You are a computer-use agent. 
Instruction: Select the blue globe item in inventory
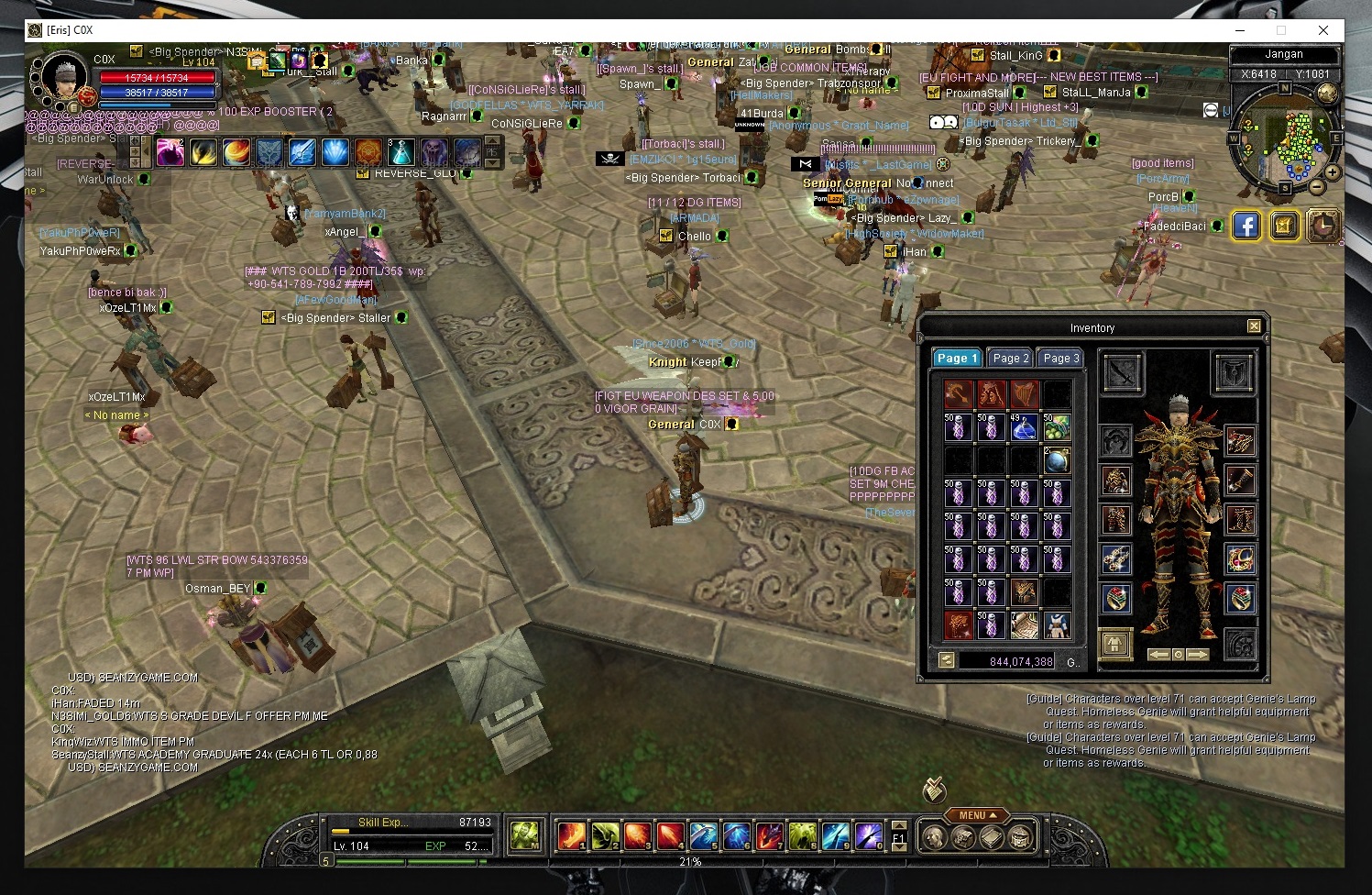(x=1057, y=459)
